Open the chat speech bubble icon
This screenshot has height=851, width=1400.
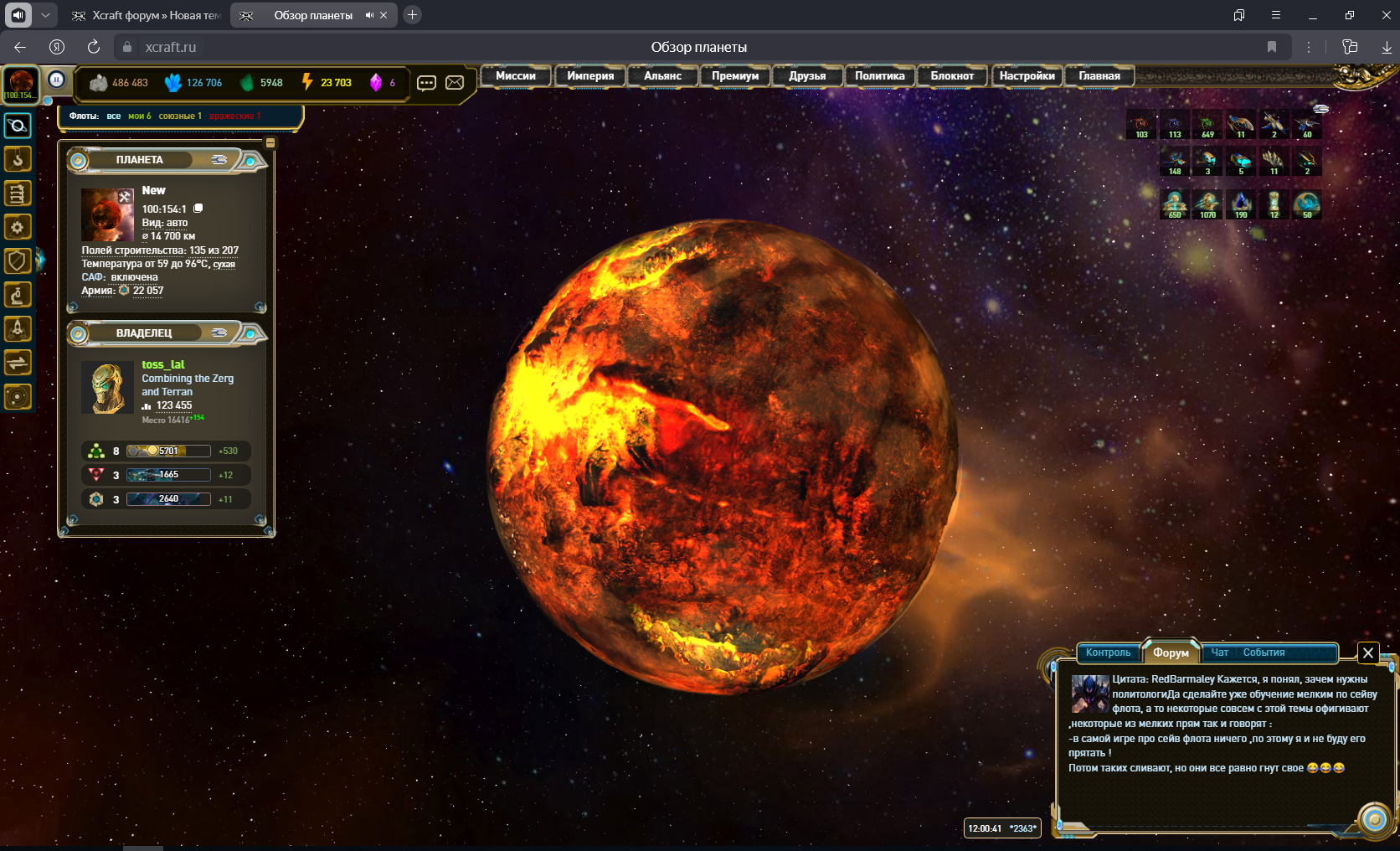click(x=426, y=83)
